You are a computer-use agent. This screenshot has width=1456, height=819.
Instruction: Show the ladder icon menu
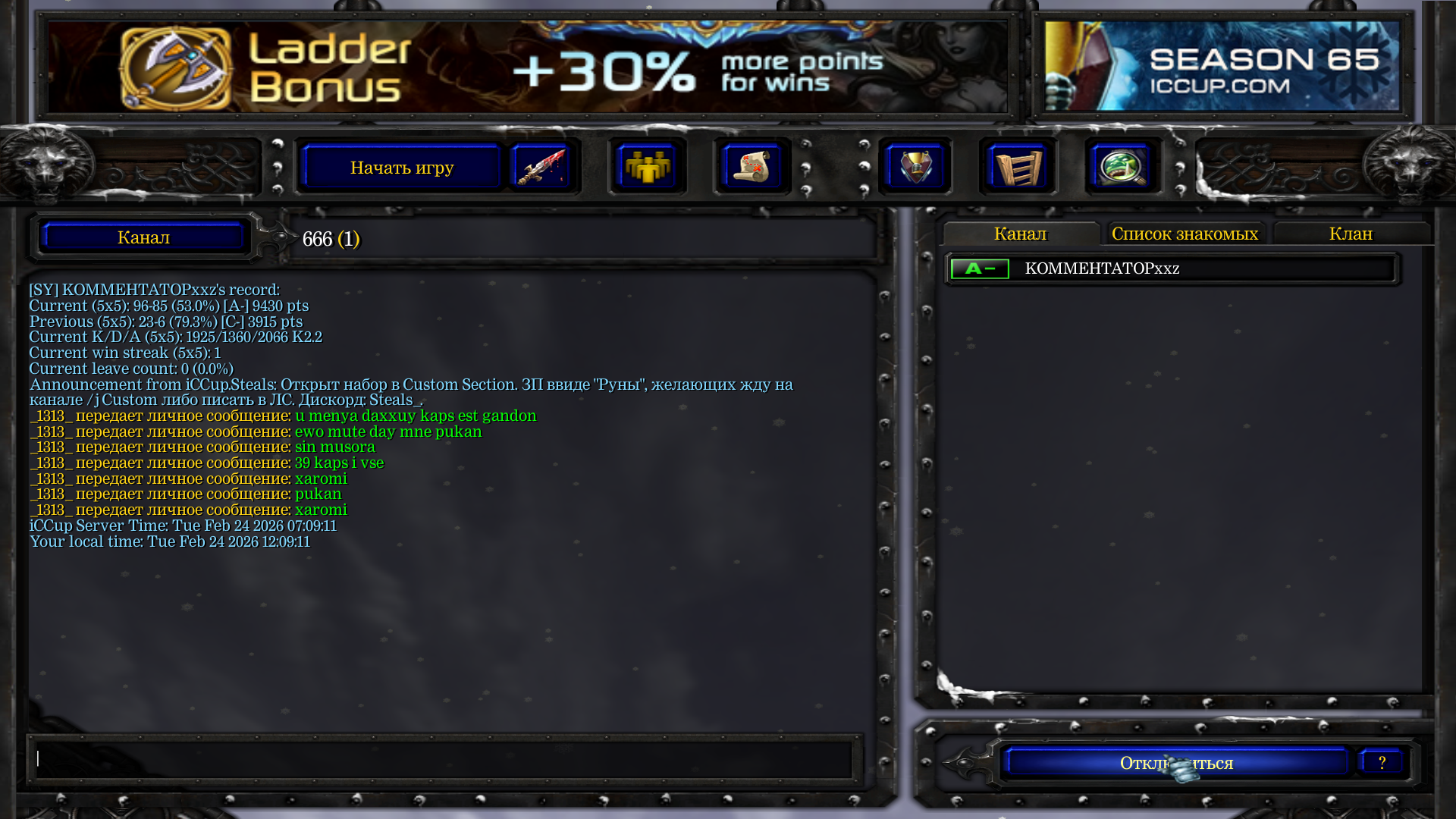pyautogui.click(x=1018, y=167)
